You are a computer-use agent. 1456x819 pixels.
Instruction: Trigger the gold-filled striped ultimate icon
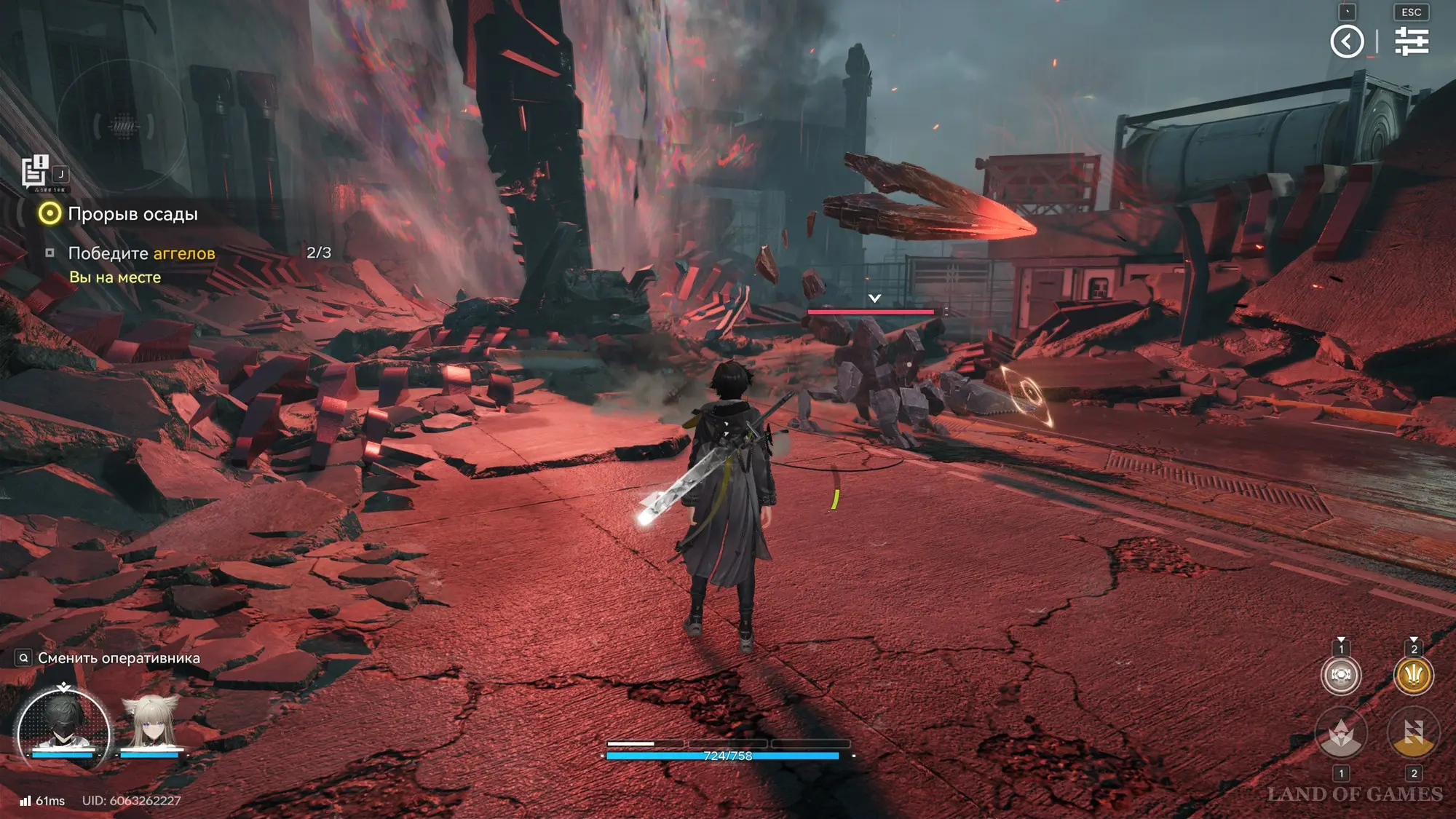click(x=1413, y=734)
